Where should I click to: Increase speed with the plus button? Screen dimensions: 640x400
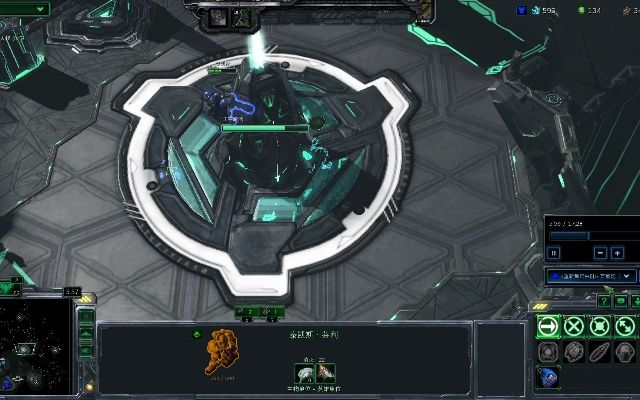616,254
